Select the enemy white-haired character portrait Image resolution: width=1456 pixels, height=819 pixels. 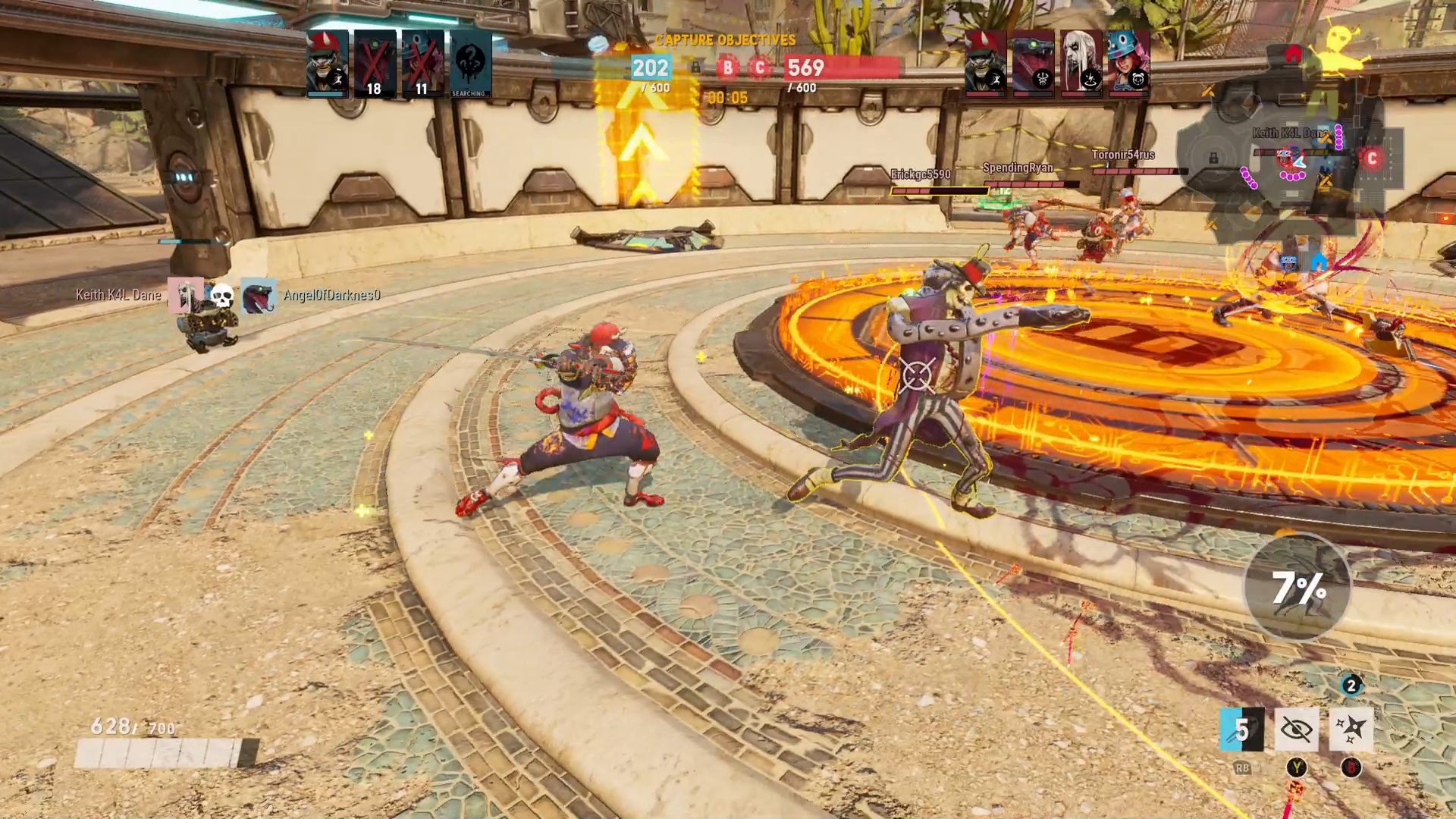(x=1081, y=62)
